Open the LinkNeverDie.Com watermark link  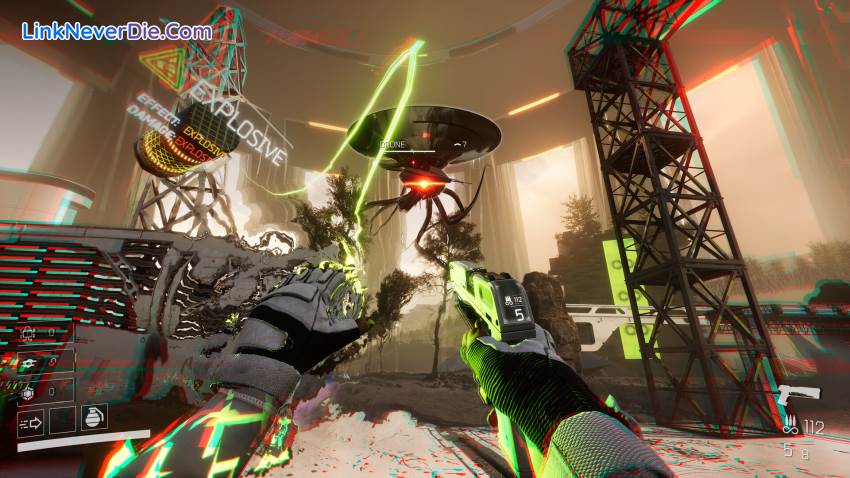tap(117, 31)
